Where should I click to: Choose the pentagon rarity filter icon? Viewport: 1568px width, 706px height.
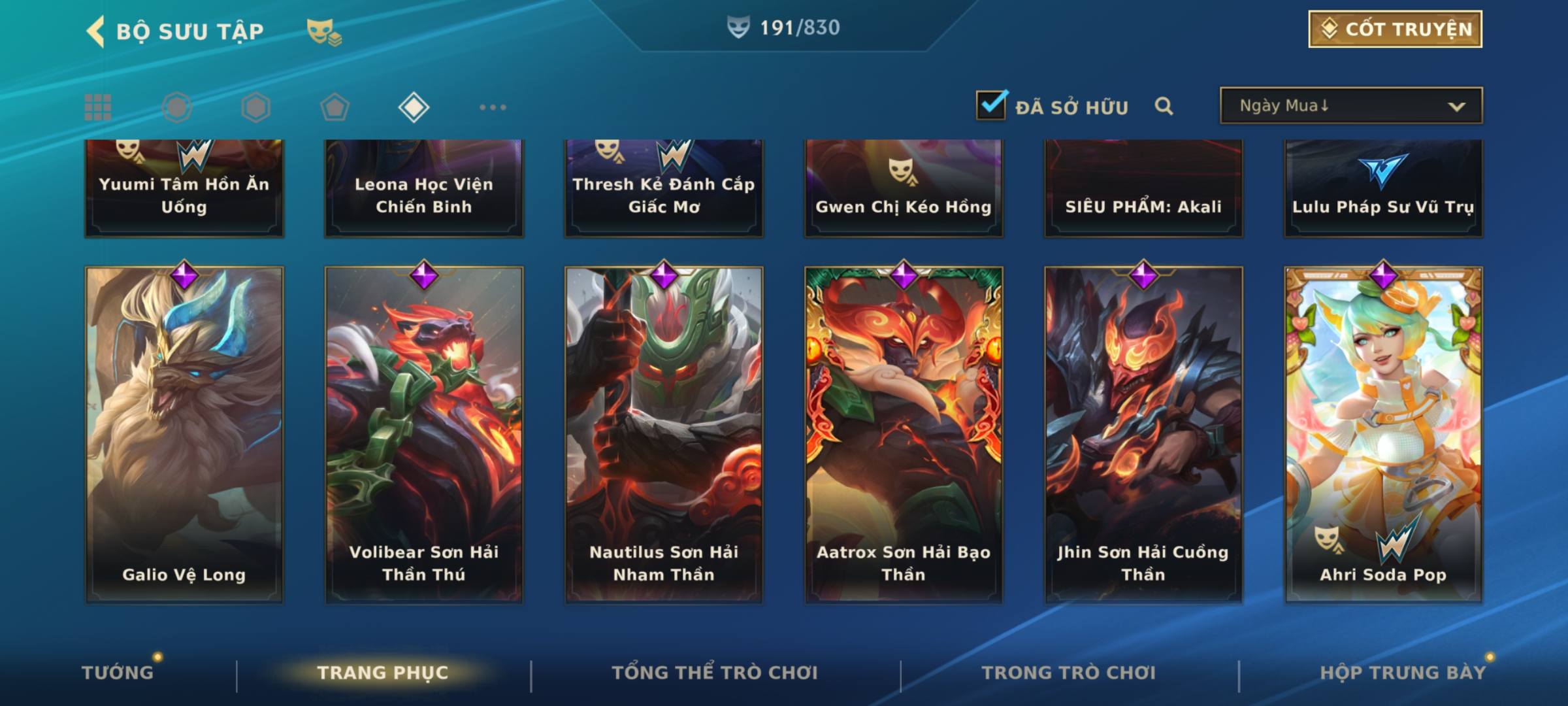click(x=335, y=107)
